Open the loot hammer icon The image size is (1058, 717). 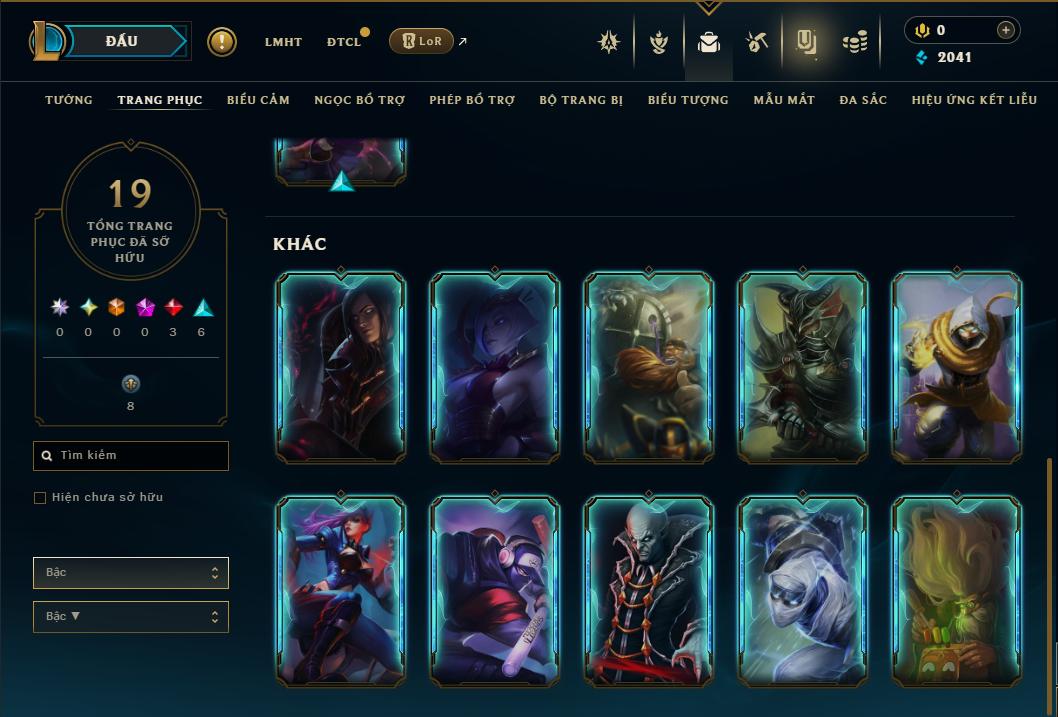pos(756,42)
